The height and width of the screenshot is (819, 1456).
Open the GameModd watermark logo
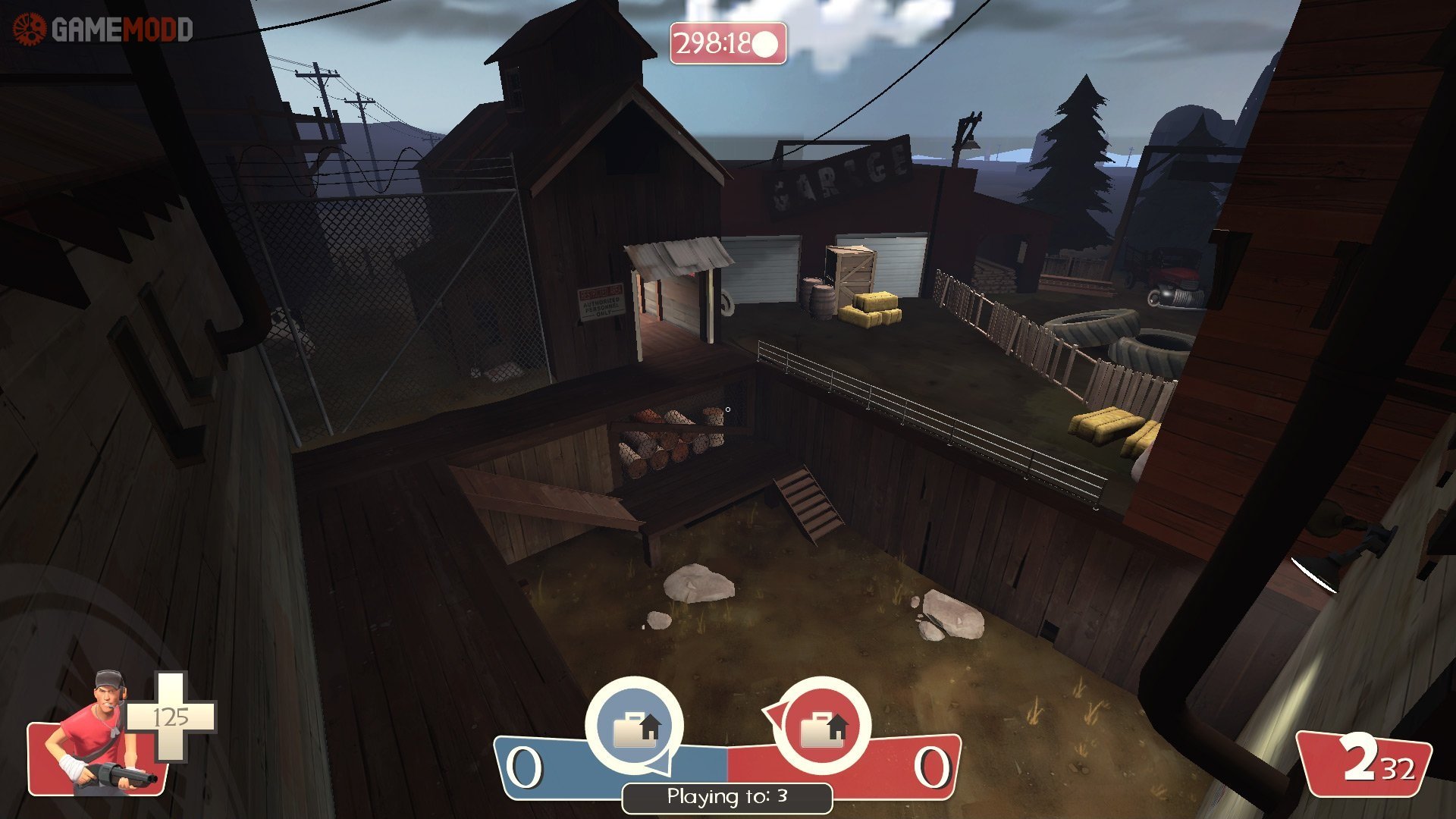click(x=102, y=29)
